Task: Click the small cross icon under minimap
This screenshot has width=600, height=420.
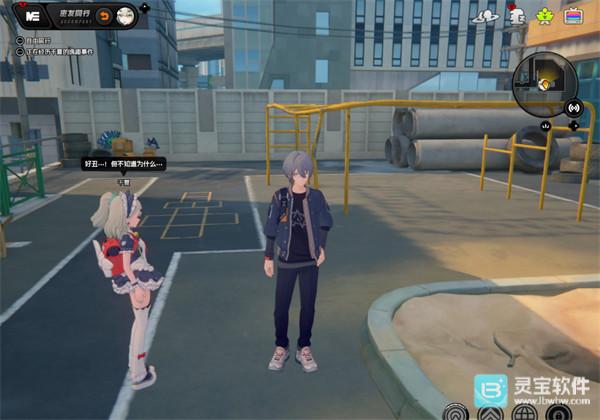Action: click(x=574, y=126)
